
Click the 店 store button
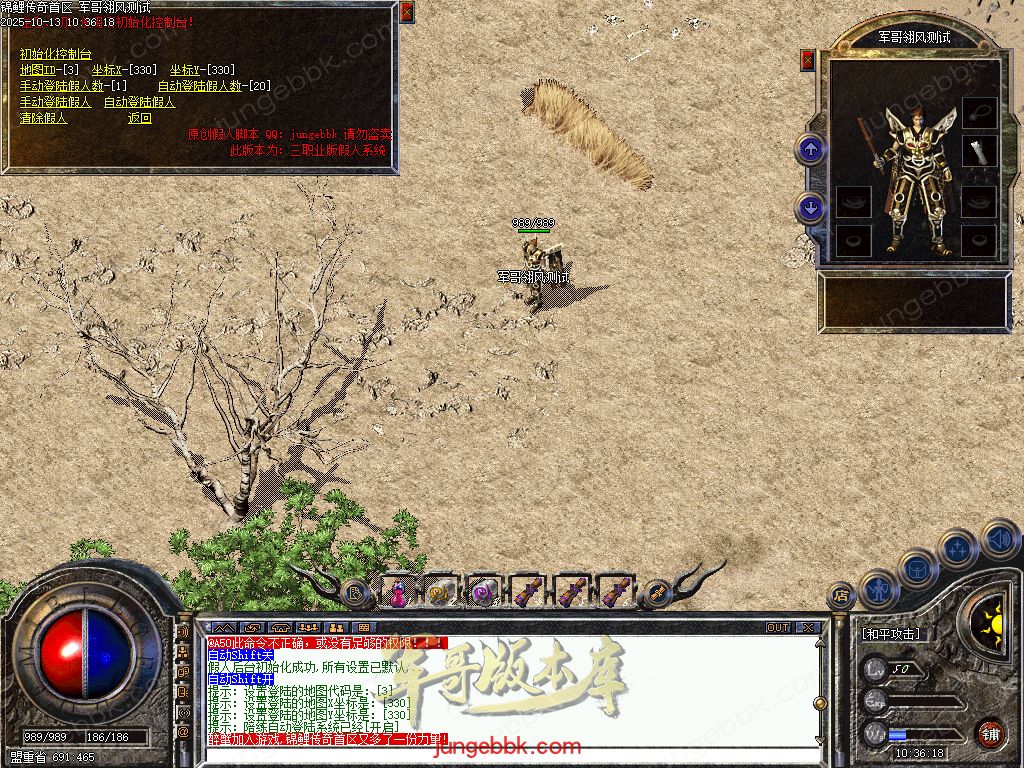(x=841, y=596)
